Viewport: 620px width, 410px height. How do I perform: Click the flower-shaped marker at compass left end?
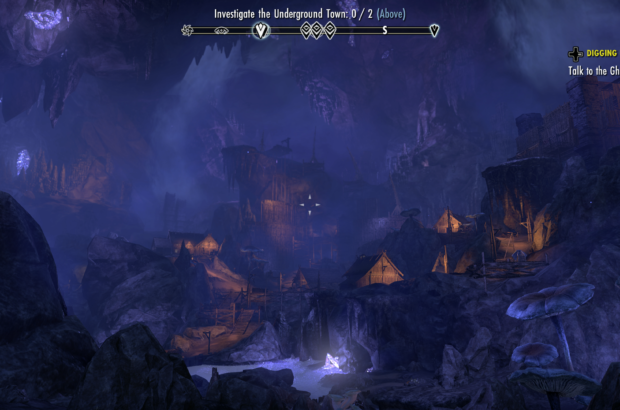point(187,30)
